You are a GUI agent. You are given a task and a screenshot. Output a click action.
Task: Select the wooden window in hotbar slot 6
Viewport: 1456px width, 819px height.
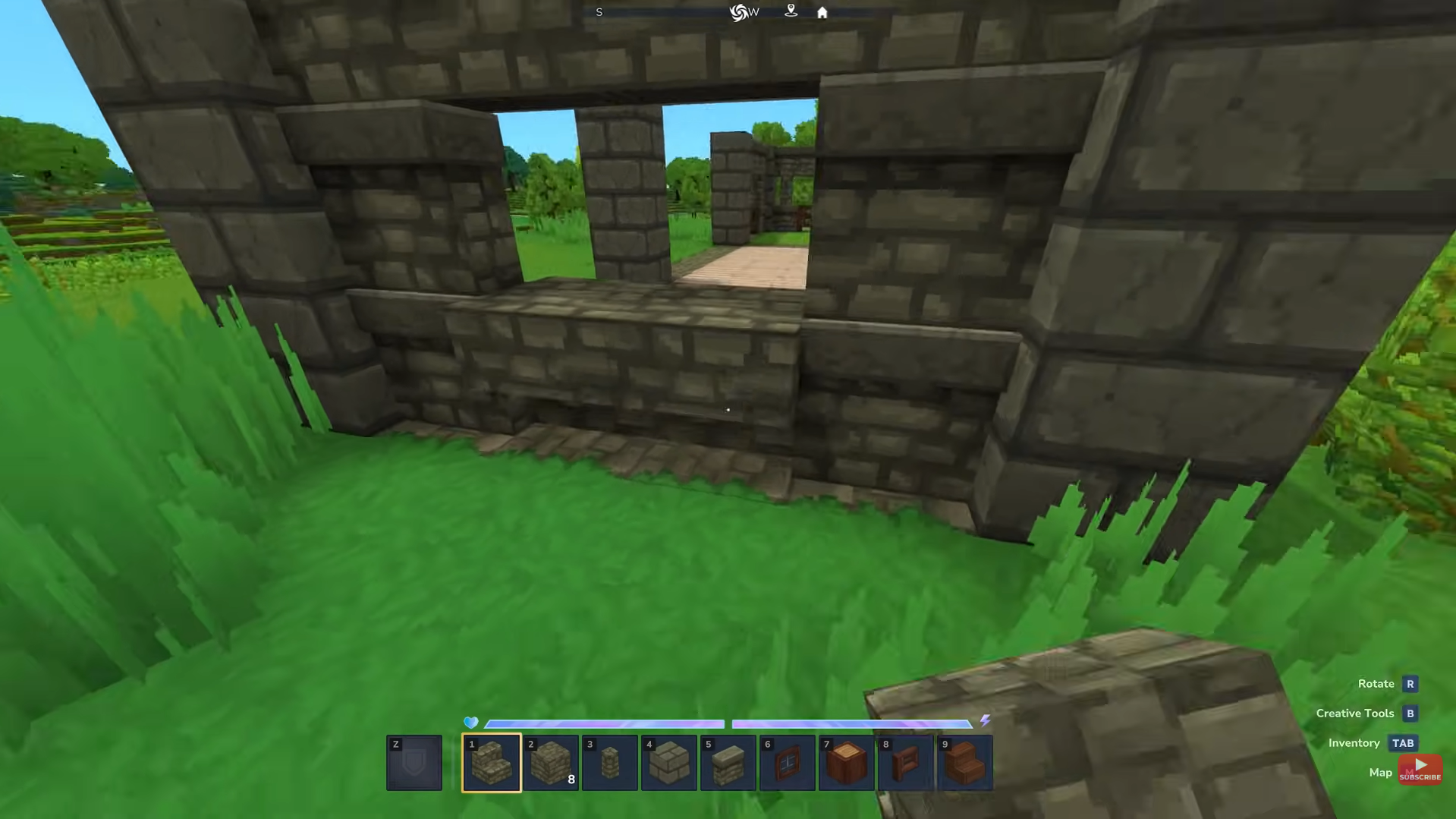(787, 763)
